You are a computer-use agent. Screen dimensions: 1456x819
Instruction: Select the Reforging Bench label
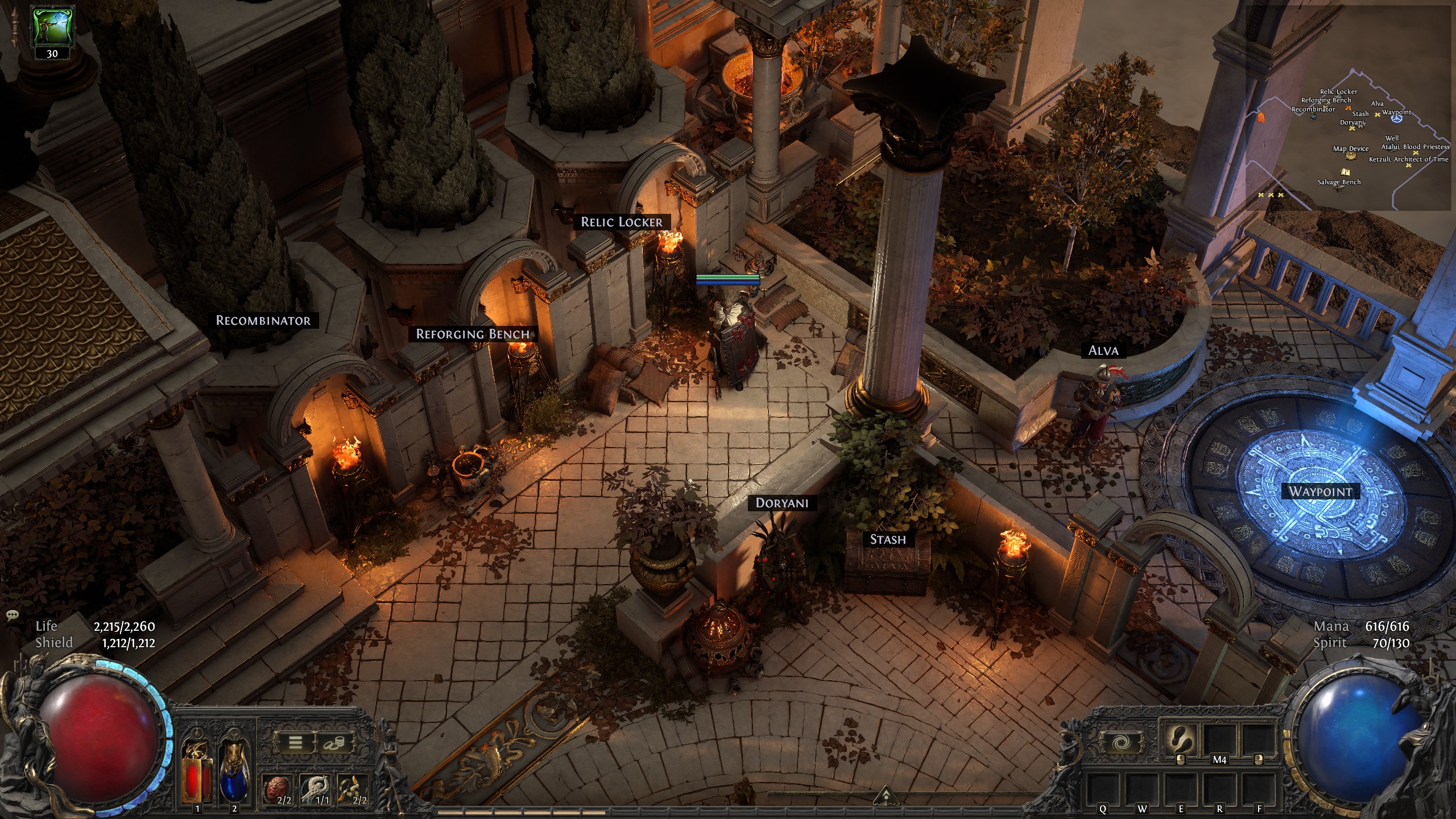(473, 334)
